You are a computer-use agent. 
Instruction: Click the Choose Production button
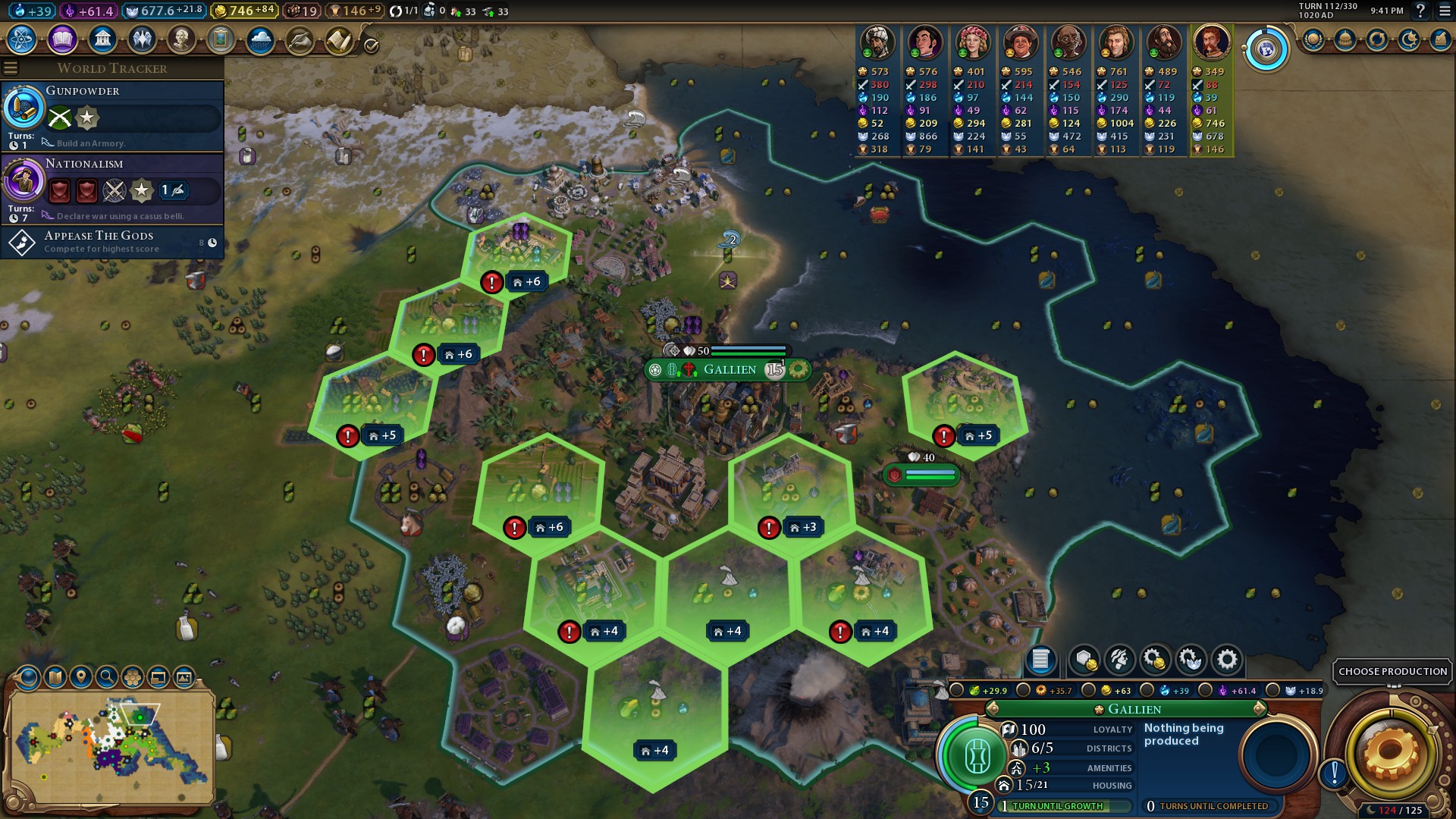1392,671
